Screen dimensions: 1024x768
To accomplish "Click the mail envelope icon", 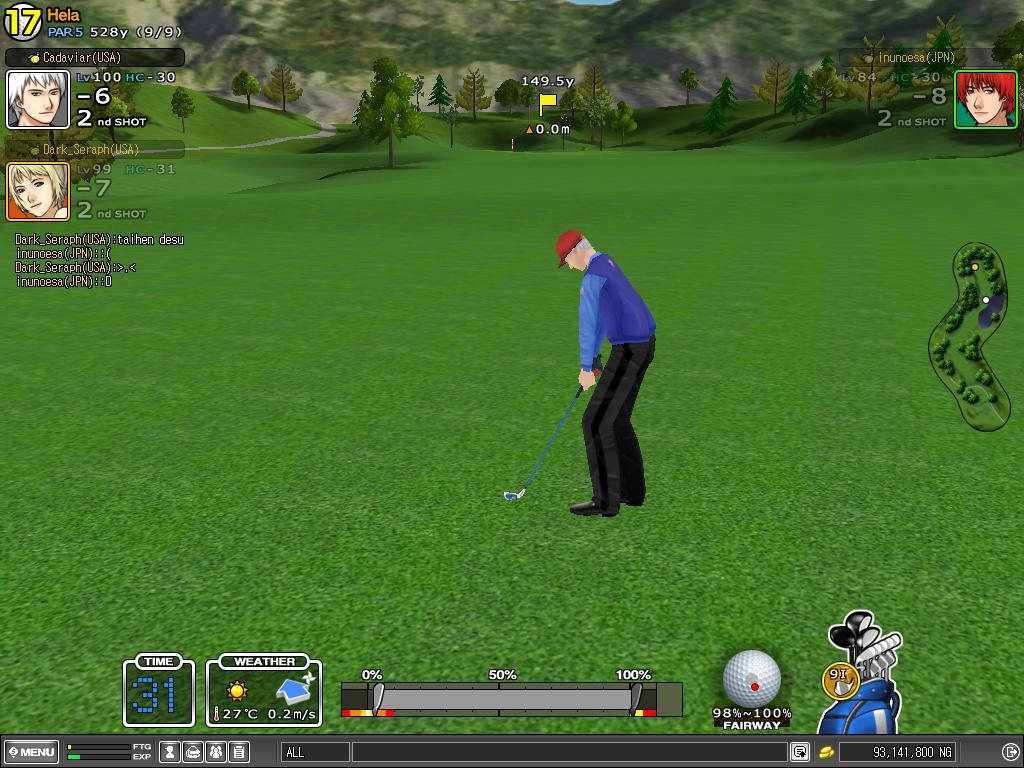I will point(193,752).
